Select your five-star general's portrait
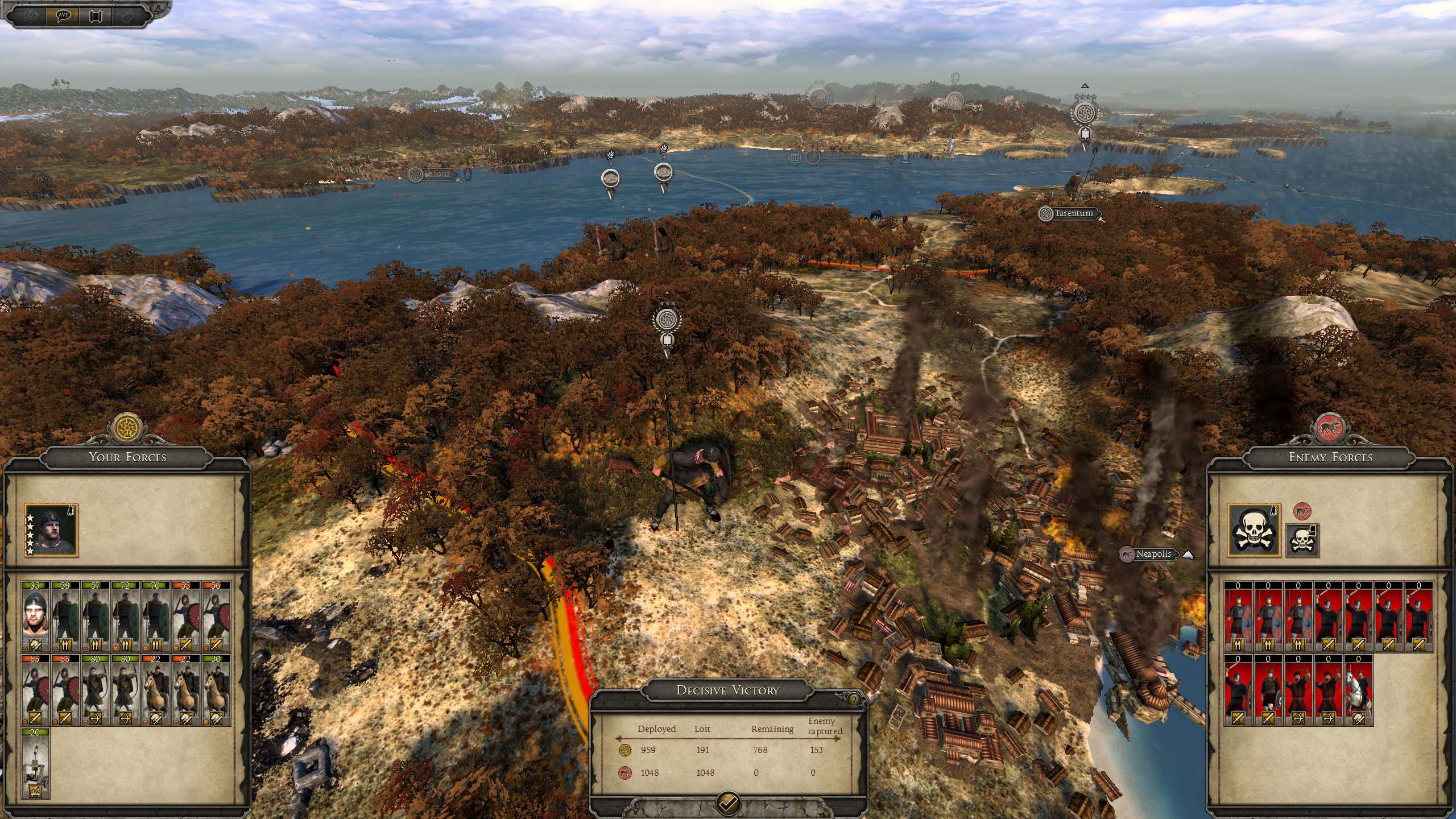The width and height of the screenshot is (1456, 819). click(x=51, y=531)
